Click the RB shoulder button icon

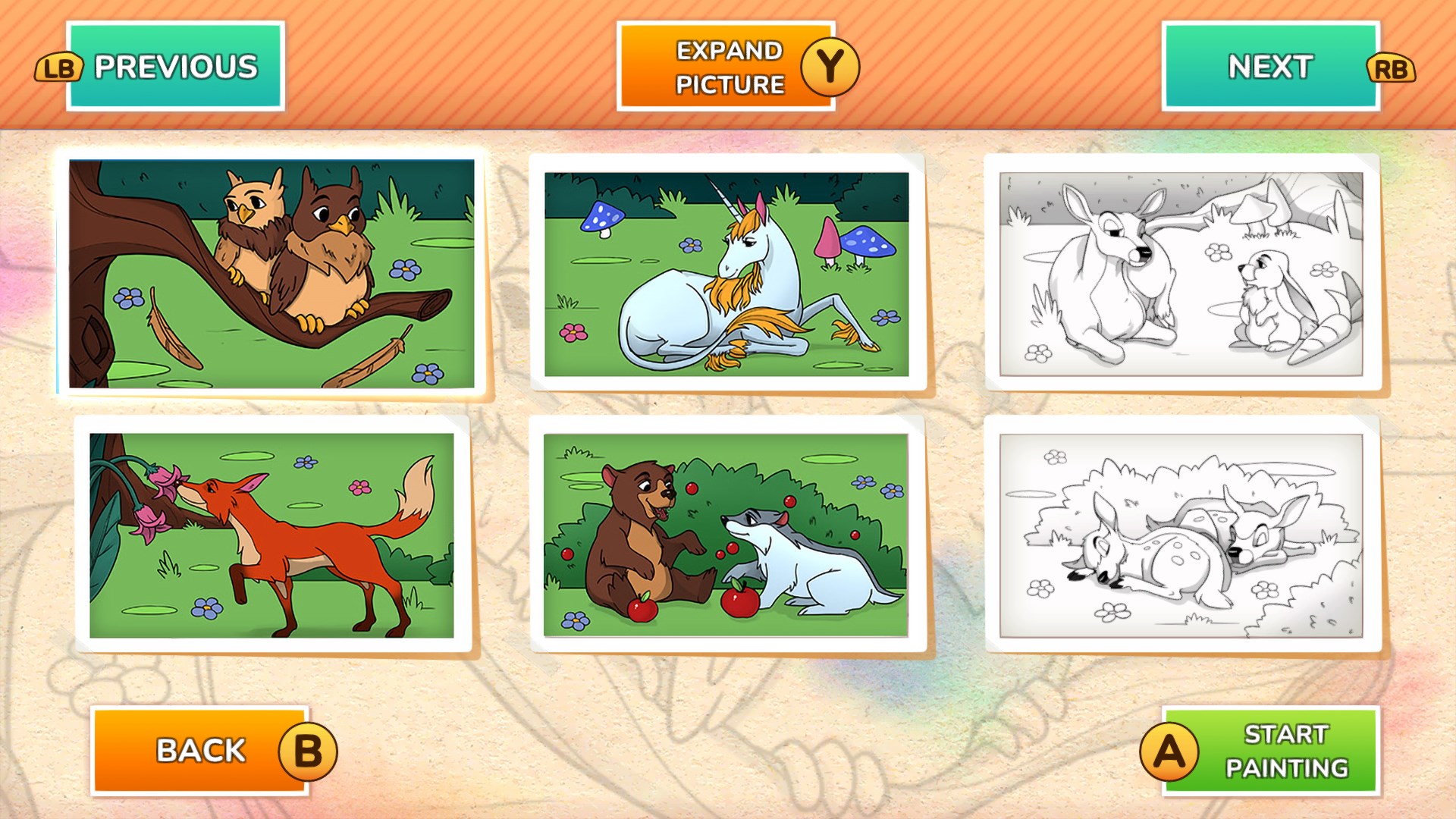click(x=1392, y=66)
